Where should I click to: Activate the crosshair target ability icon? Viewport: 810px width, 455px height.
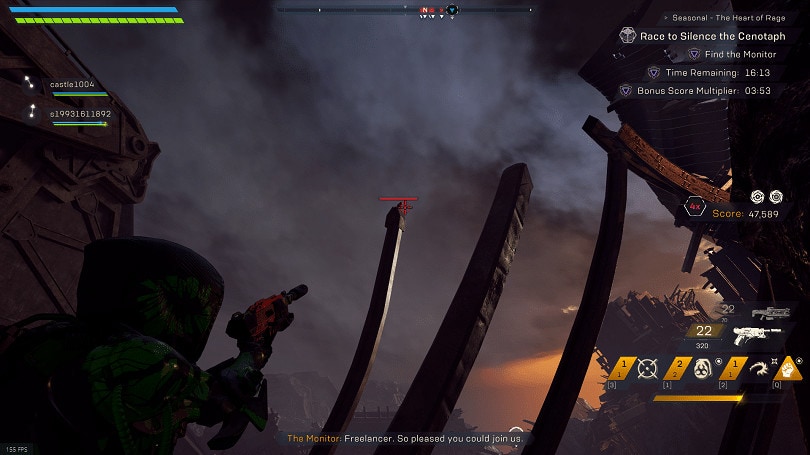(x=649, y=367)
